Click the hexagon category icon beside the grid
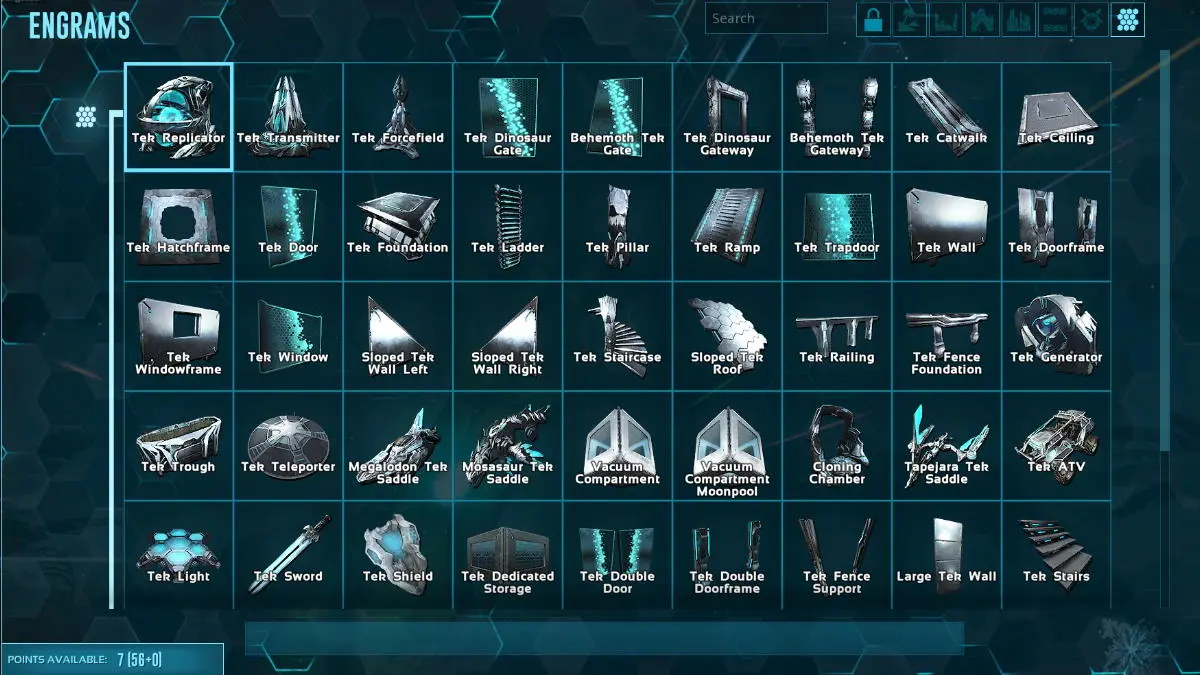1200x675 pixels. (x=86, y=116)
